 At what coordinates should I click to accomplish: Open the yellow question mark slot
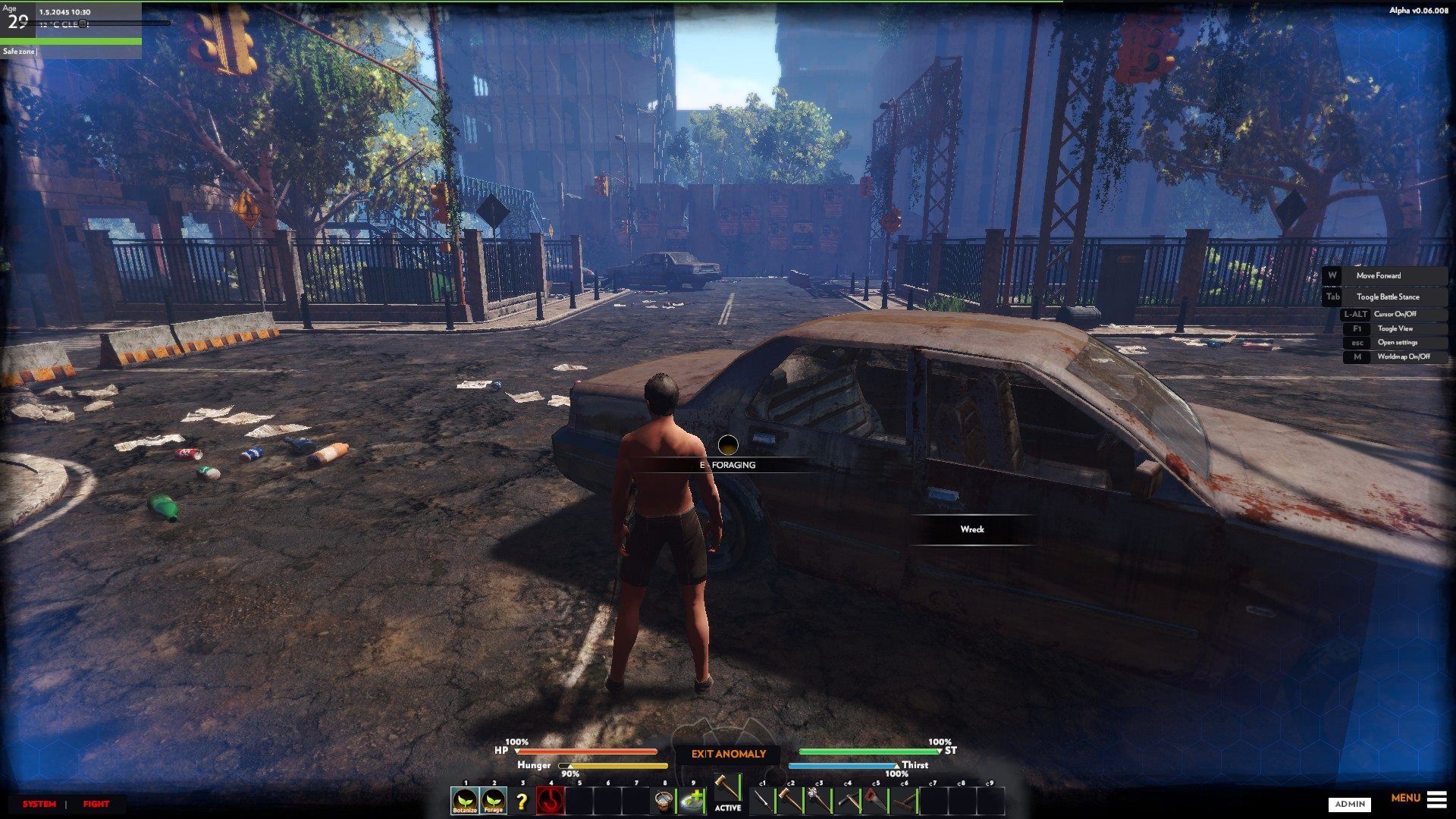(522, 801)
